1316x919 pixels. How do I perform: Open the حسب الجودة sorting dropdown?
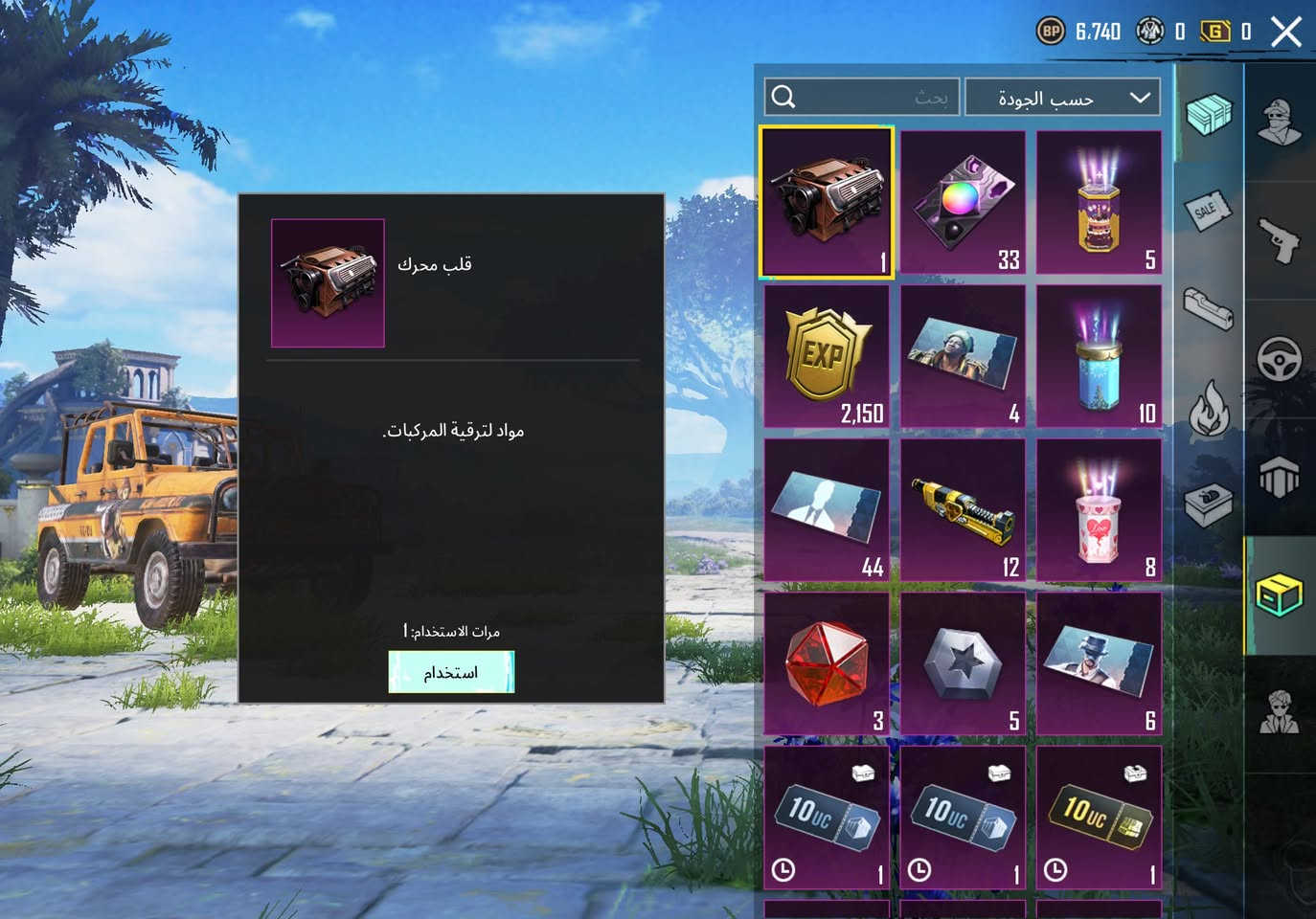pyautogui.click(x=1063, y=97)
